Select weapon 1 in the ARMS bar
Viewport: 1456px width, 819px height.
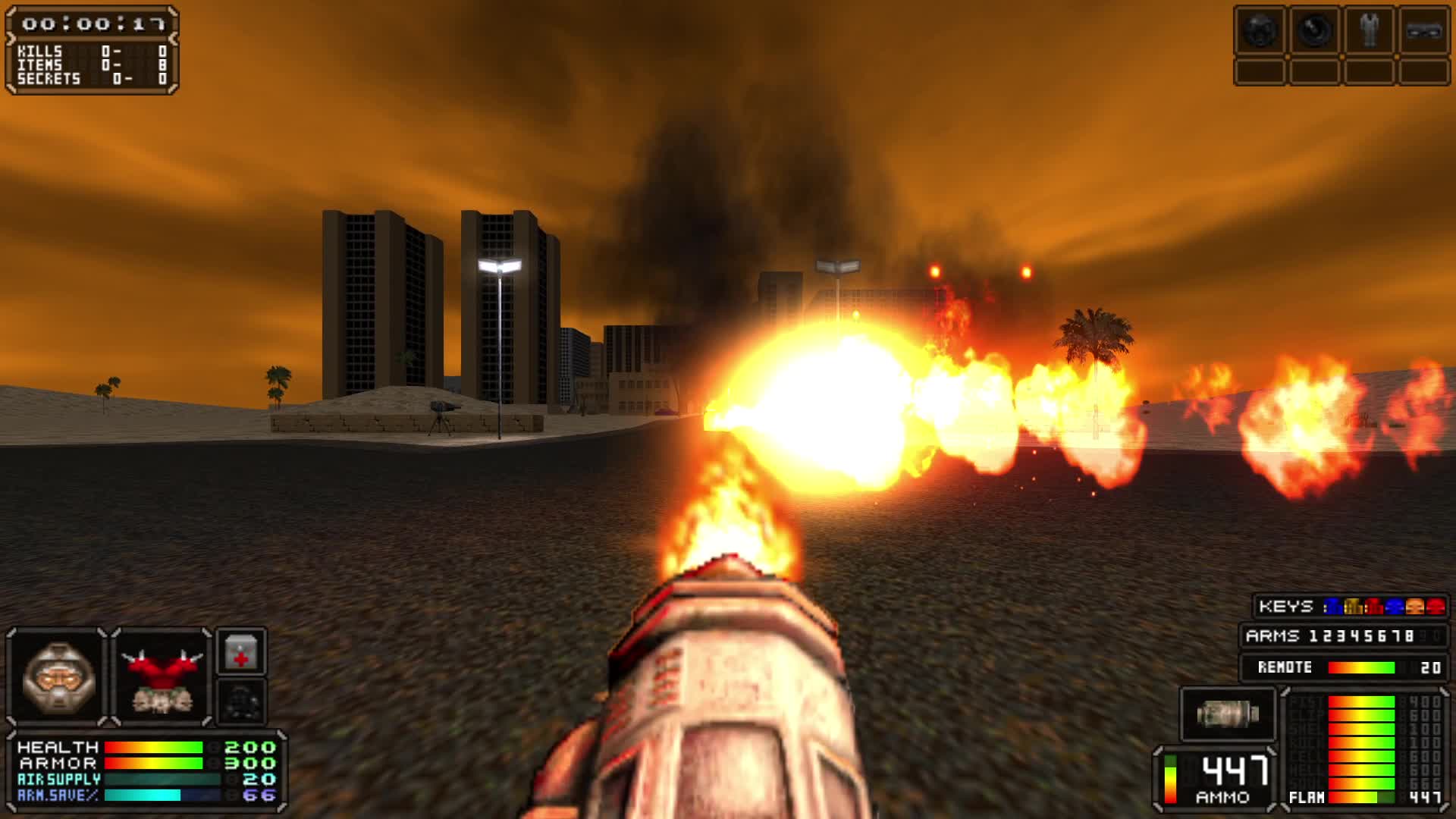(x=1313, y=635)
